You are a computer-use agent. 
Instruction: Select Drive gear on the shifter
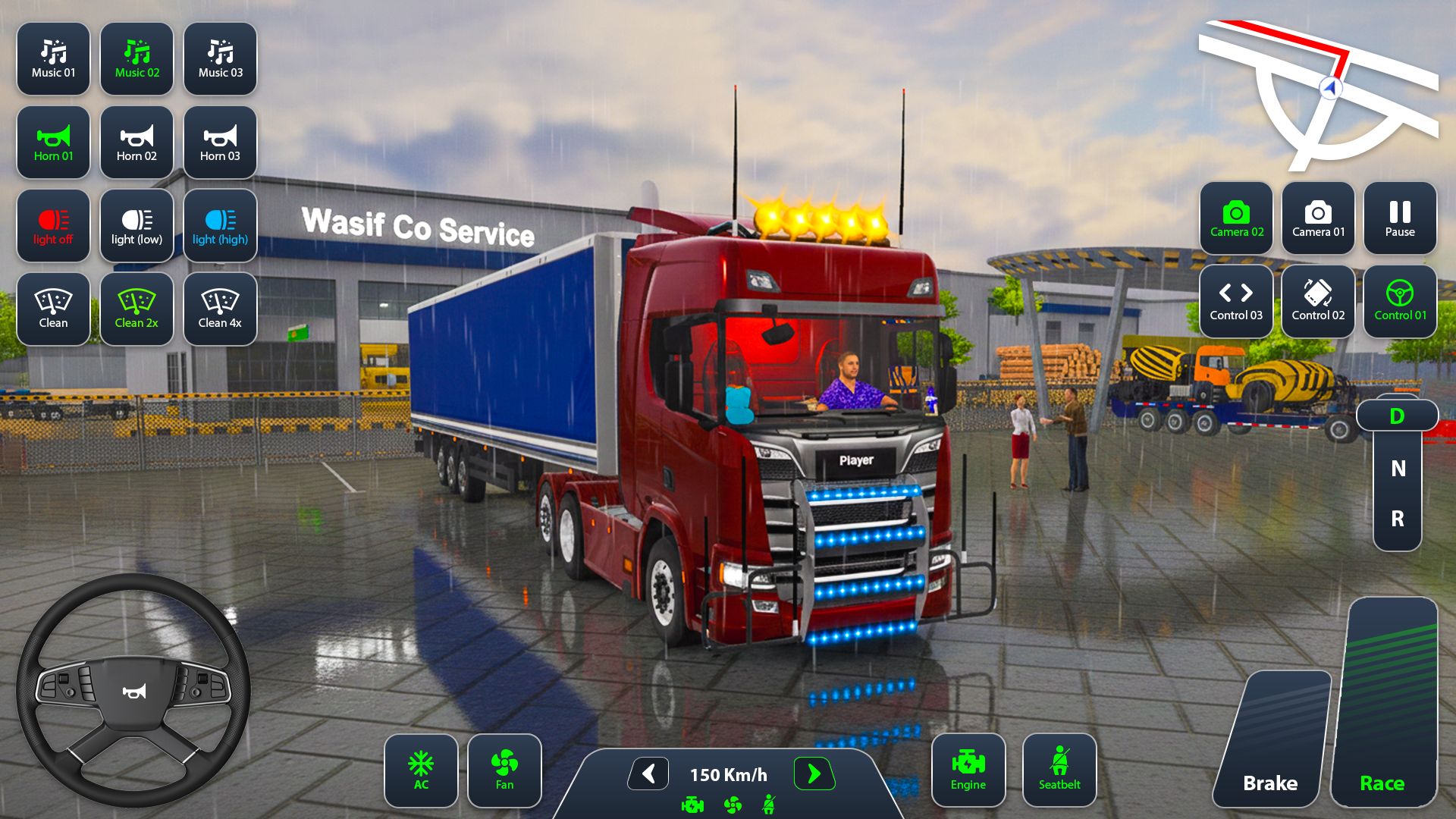tap(1396, 415)
